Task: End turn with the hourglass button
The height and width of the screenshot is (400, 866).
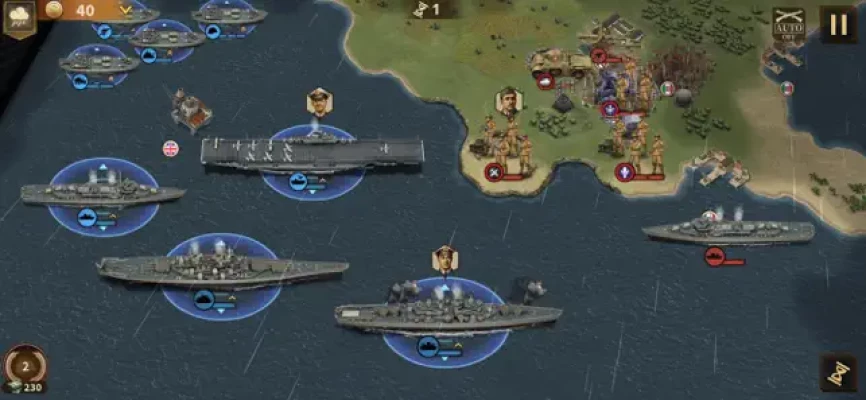Action: 838,373
